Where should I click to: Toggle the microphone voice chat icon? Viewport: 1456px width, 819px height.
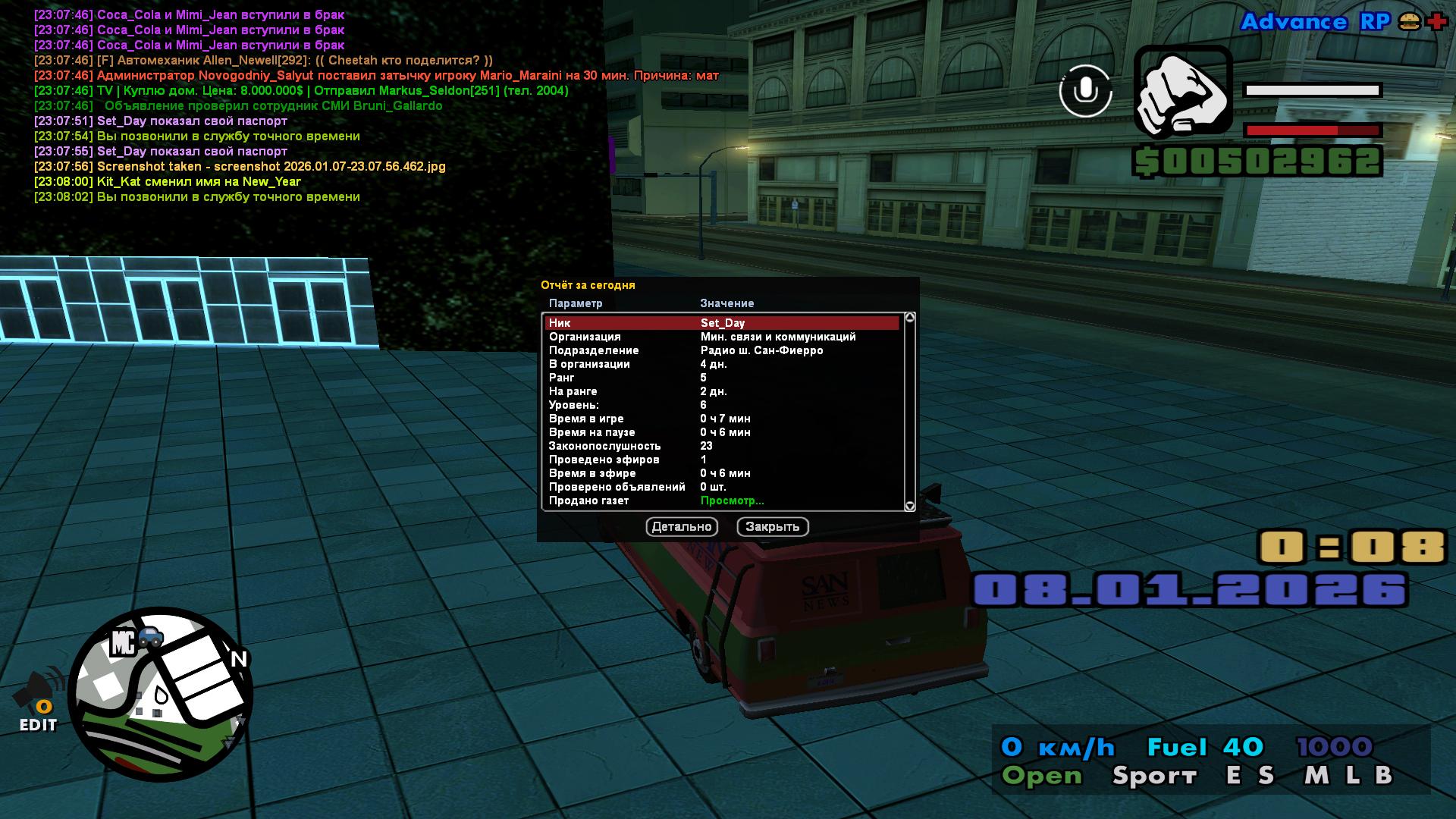click(x=1085, y=91)
